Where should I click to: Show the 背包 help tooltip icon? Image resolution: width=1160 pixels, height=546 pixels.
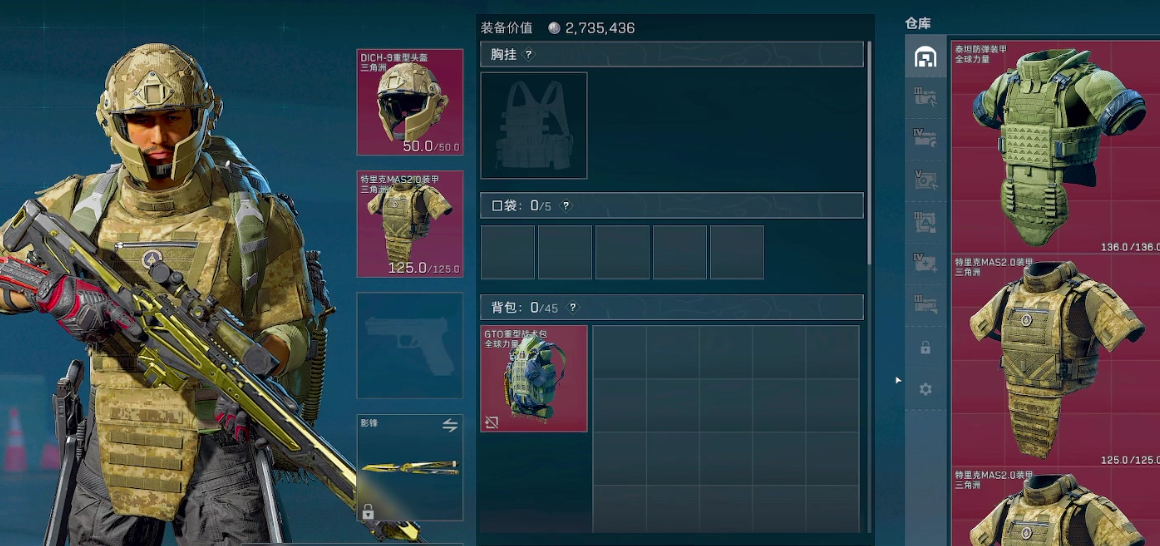pos(572,308)
